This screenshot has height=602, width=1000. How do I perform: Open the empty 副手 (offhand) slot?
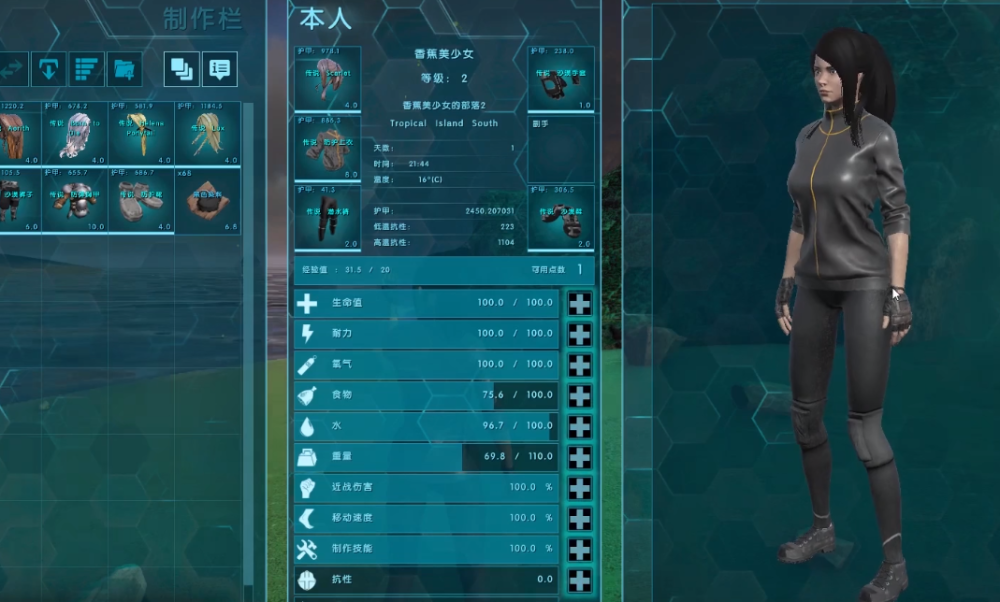click(x=561, y=148)
